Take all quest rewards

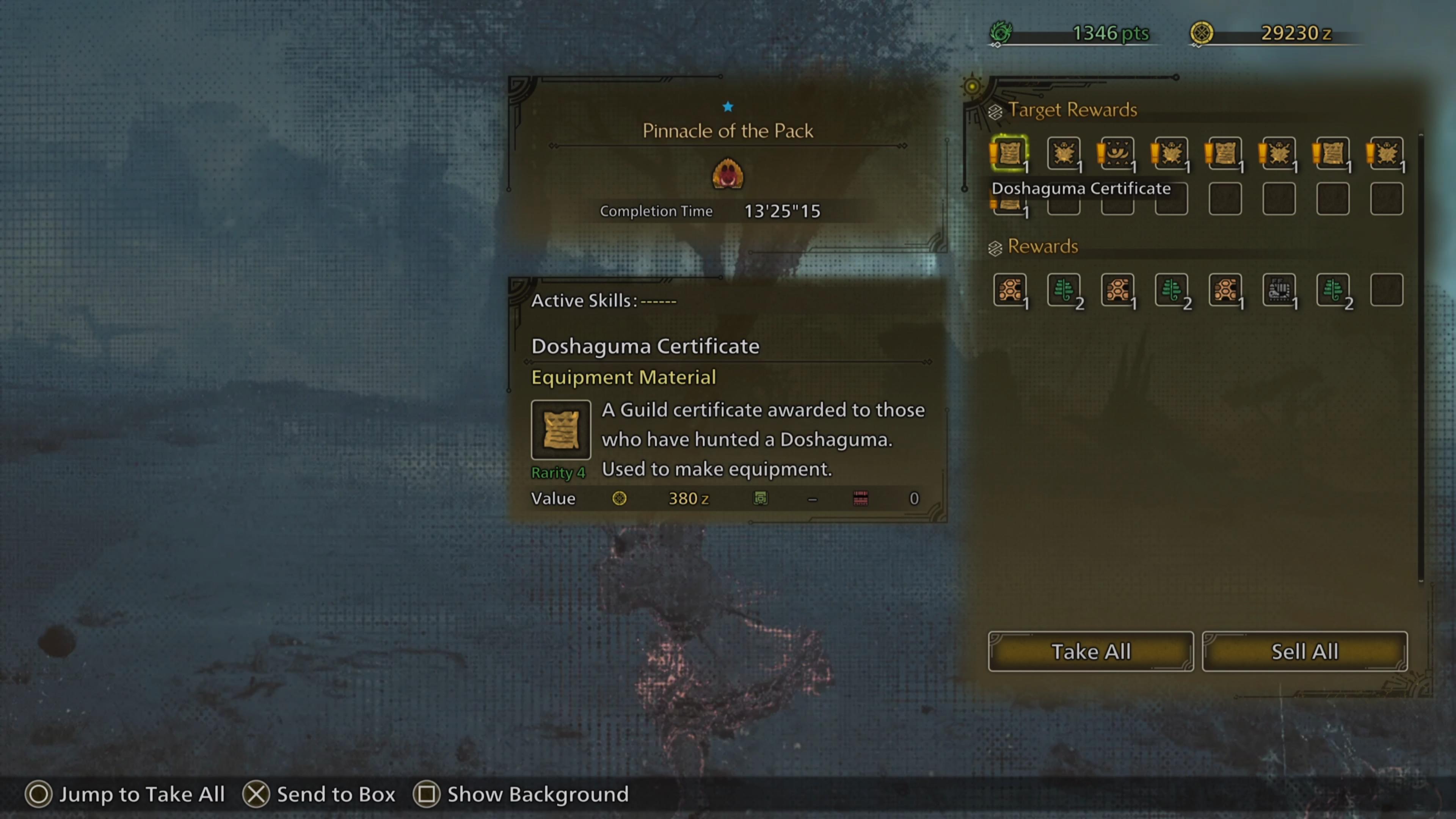[x=1090, y=652]
